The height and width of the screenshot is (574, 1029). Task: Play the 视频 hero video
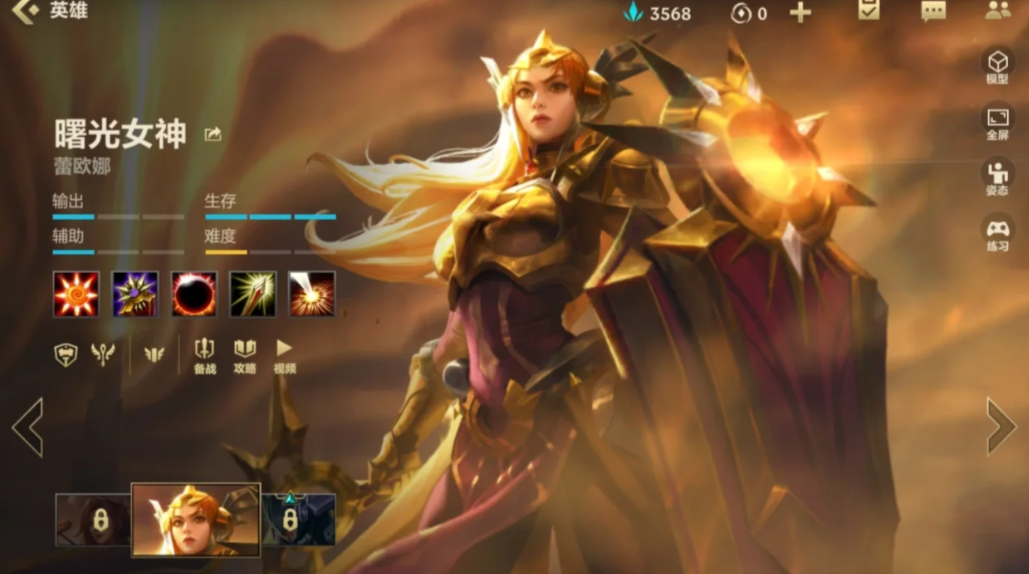[285, 355]
